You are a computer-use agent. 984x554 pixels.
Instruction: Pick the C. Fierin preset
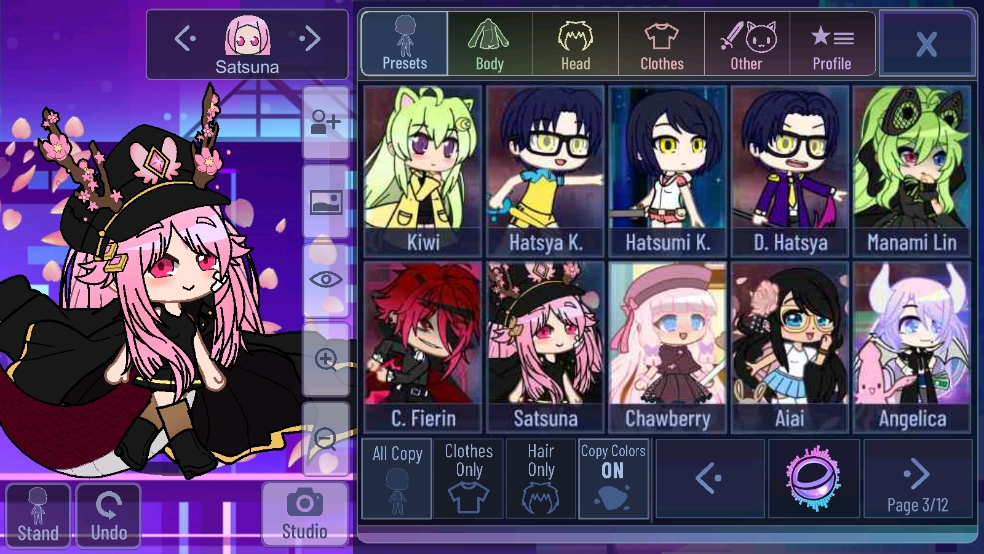pos(423,347)
